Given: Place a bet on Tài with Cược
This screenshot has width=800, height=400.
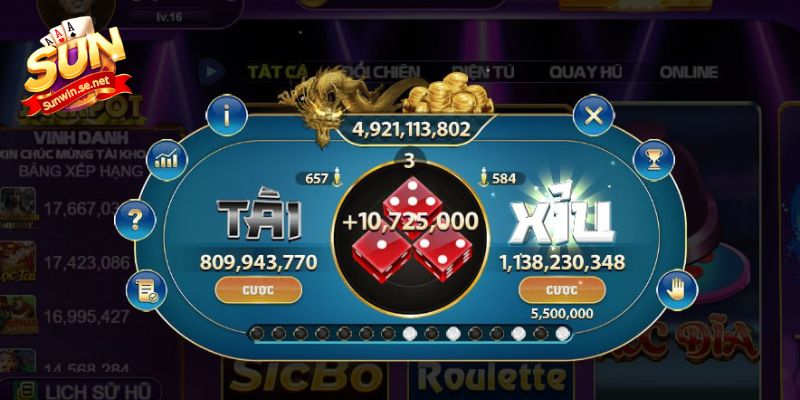Looking at the screenshot, I should [x=259, y=290].
